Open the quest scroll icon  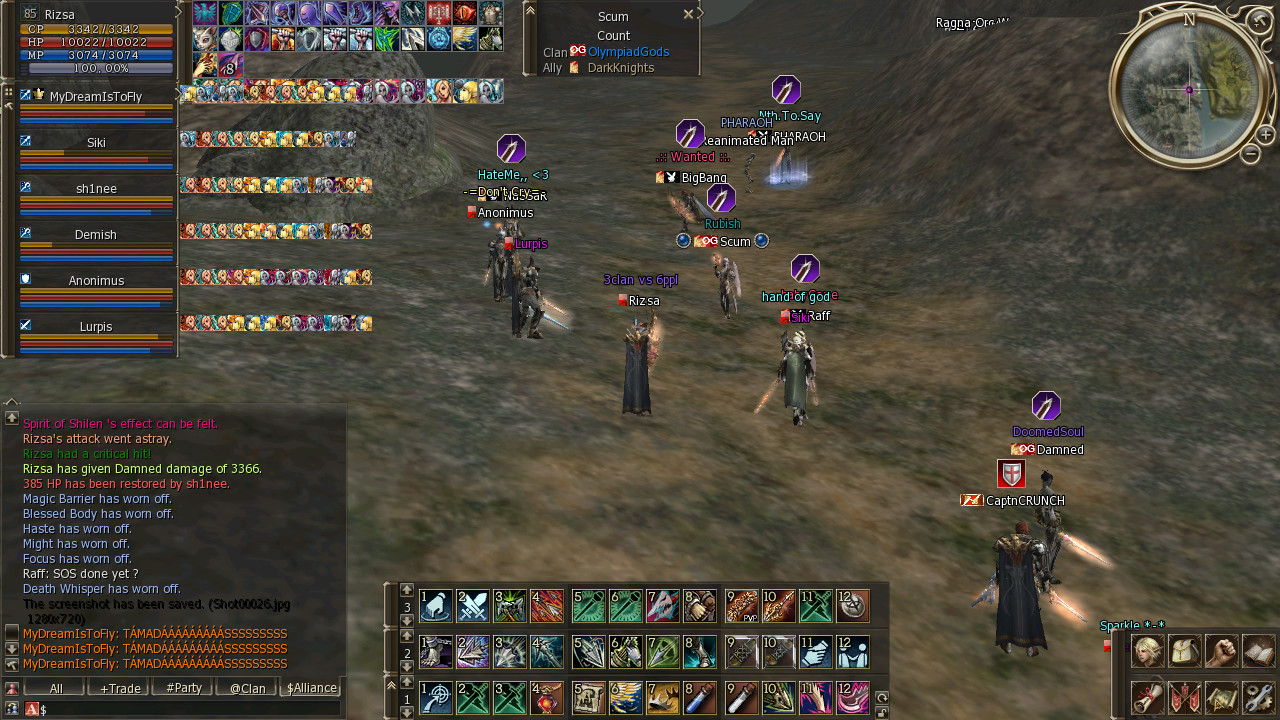point(1147,697)
